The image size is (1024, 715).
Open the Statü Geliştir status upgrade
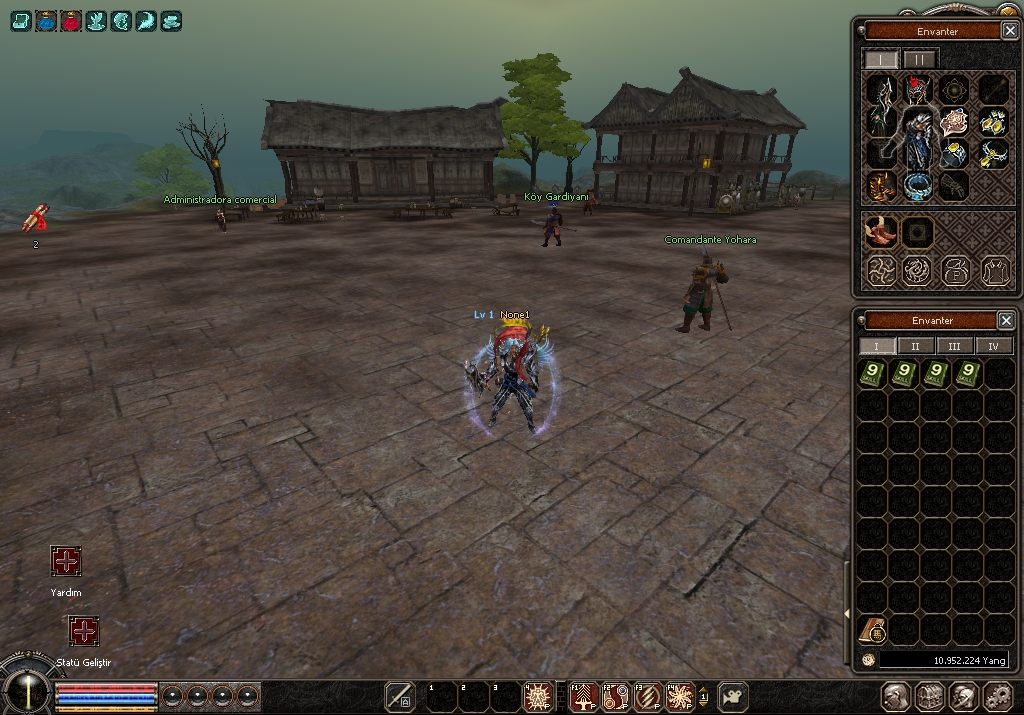coord(84,631)
